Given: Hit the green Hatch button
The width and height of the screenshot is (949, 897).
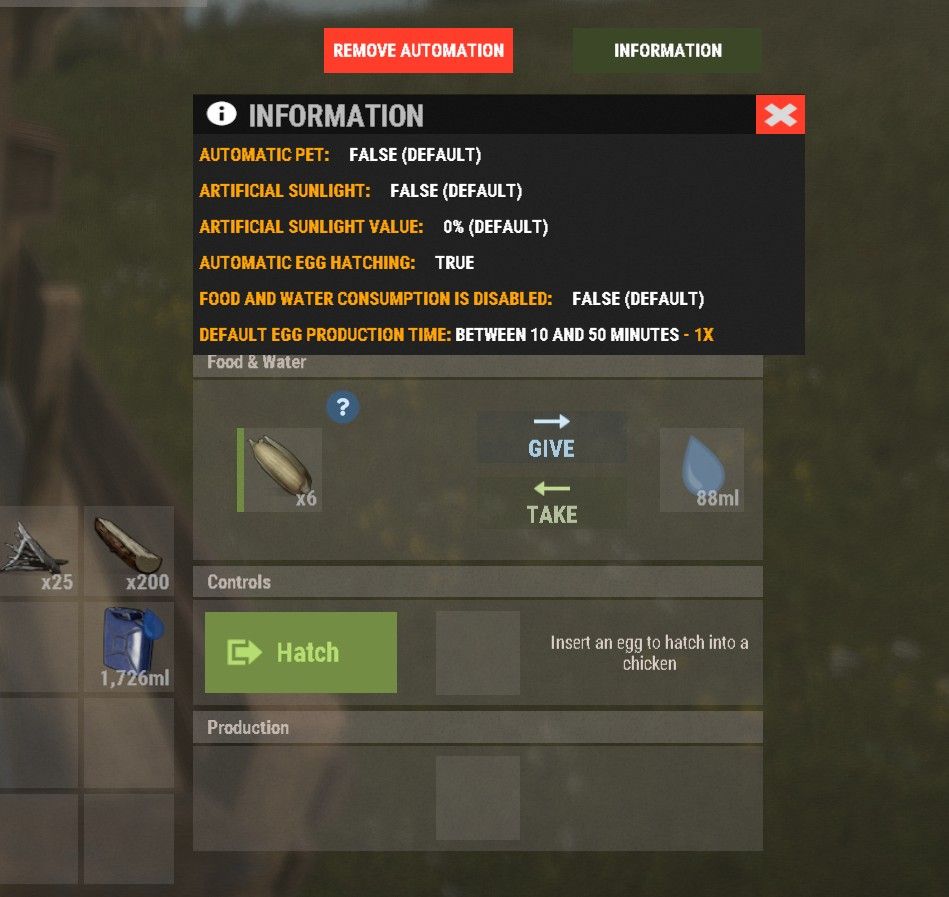Looking at the screenshot, I should tap(301, 652).
